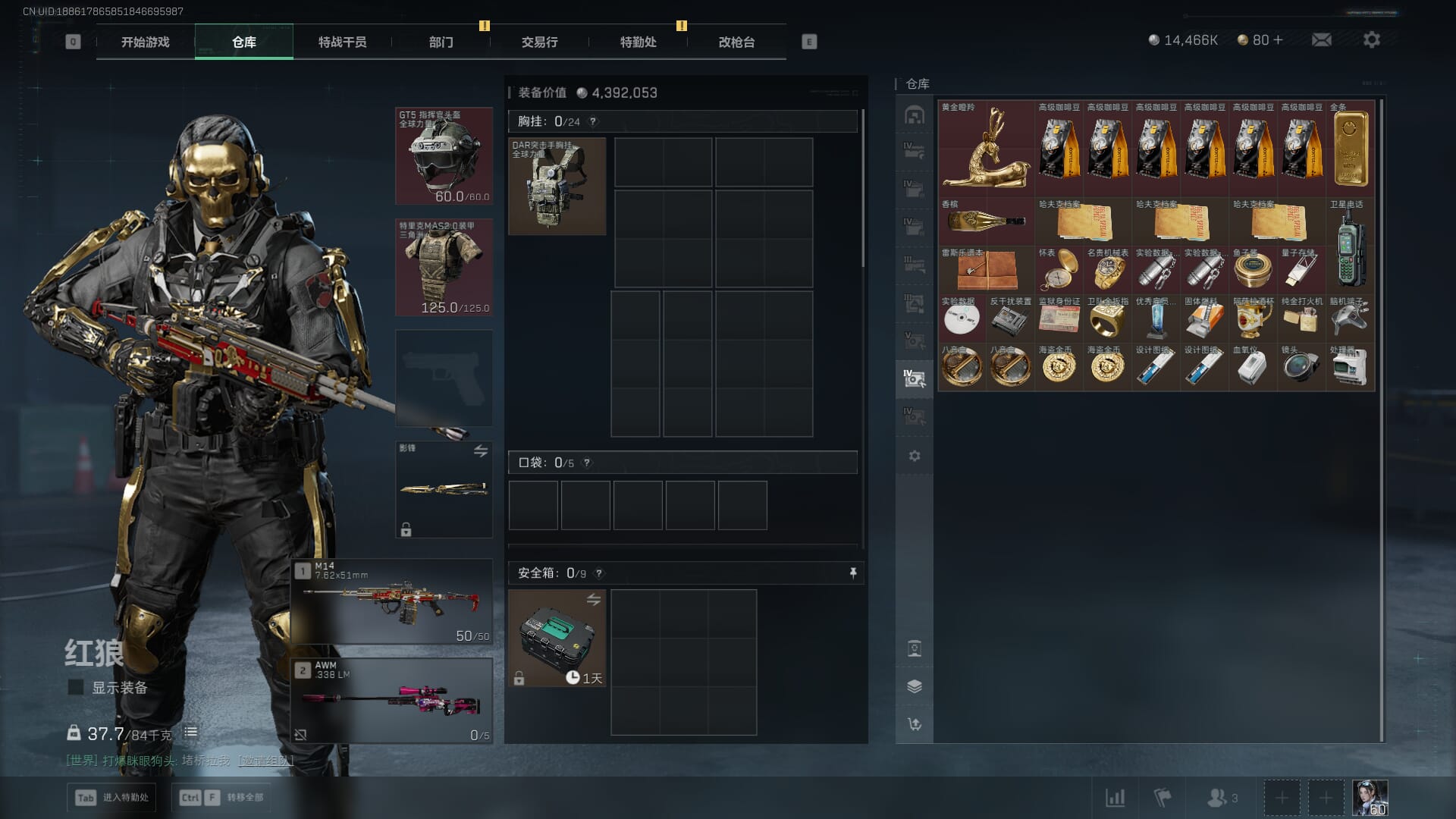Select the gold bar item in stash
Image resolution: width=1456 pixels, height=819 pixels.
pos(1351,149)
